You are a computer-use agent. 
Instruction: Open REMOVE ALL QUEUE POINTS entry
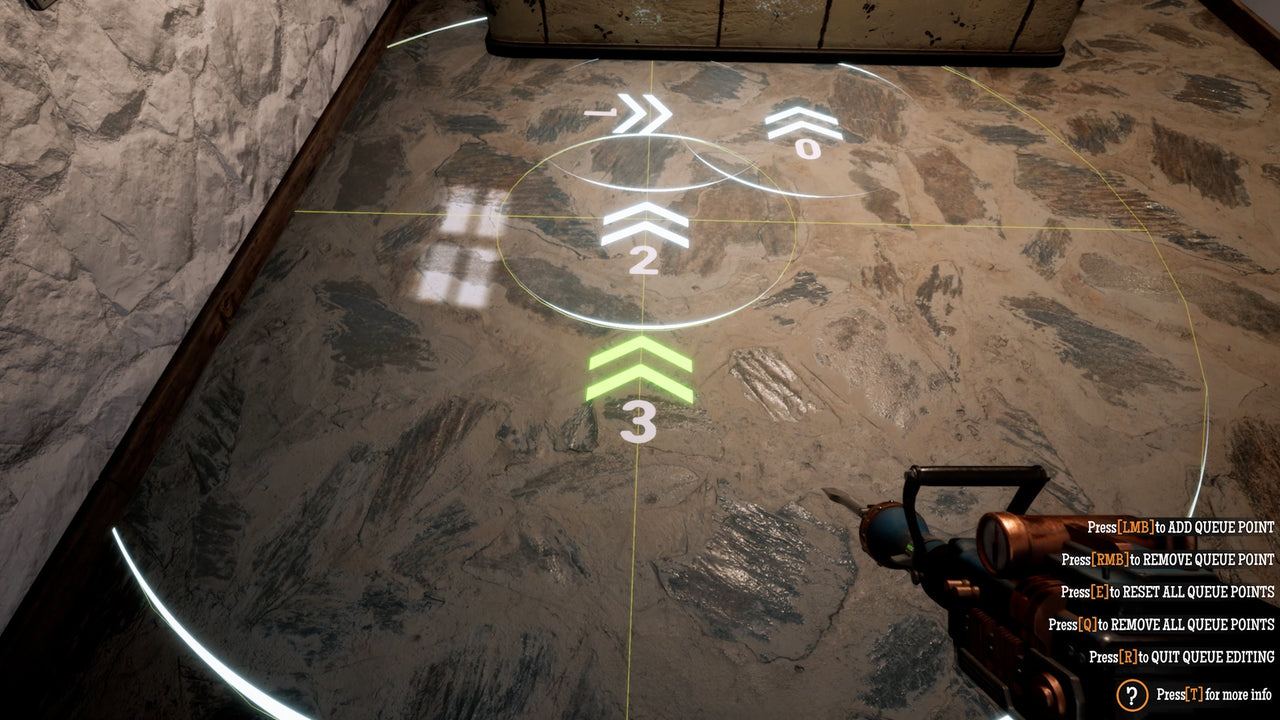[x=1180, y=625]
